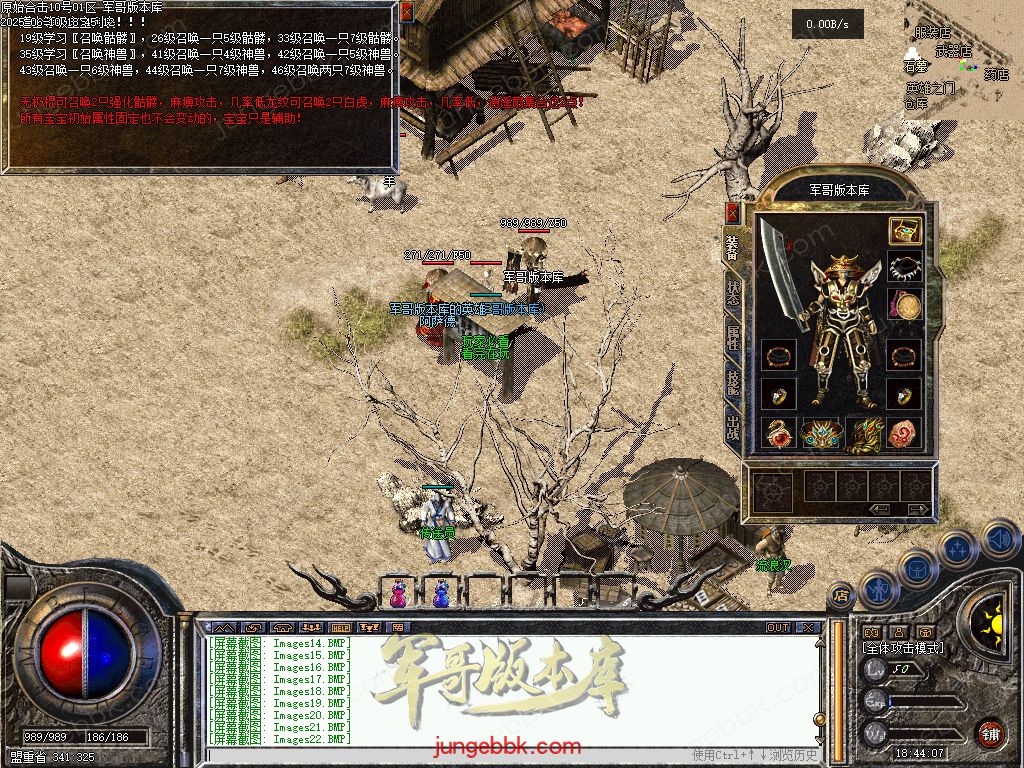1024x768 pixels.
Task: Select the 出战 tab
Action: pos(732,427)
